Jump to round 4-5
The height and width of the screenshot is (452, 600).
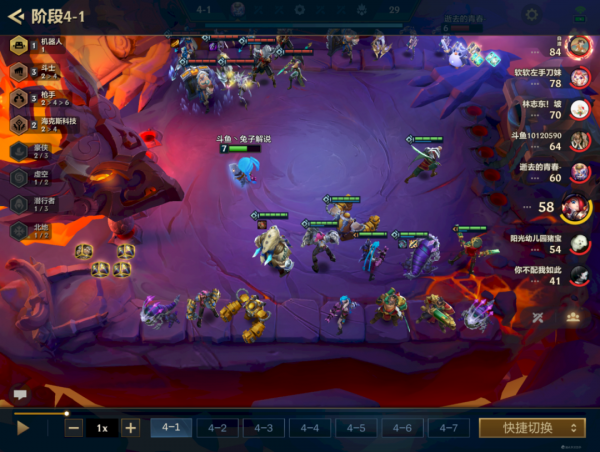tap(355, 428)
